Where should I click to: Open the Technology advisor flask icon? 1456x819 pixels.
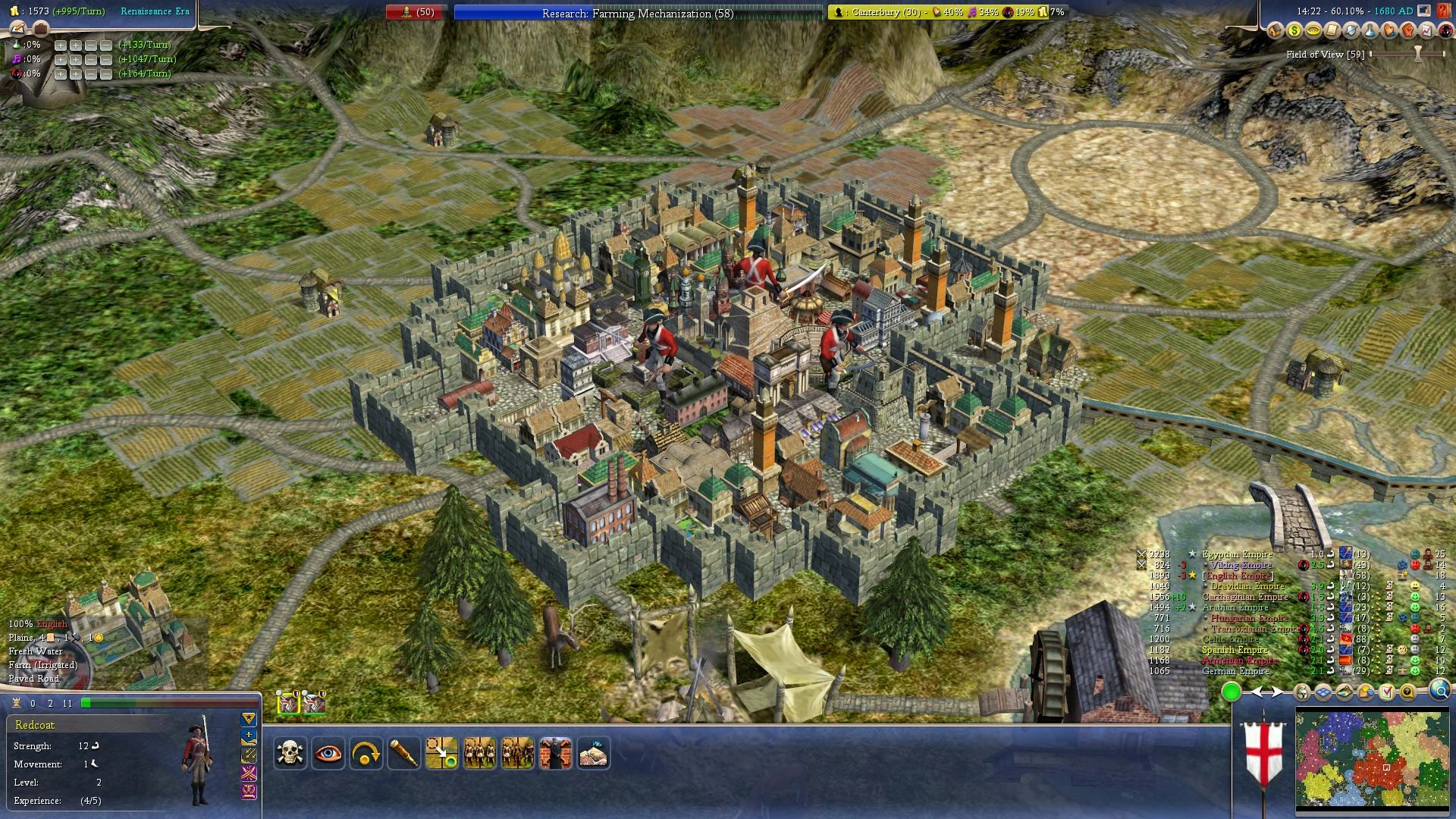1370,31
